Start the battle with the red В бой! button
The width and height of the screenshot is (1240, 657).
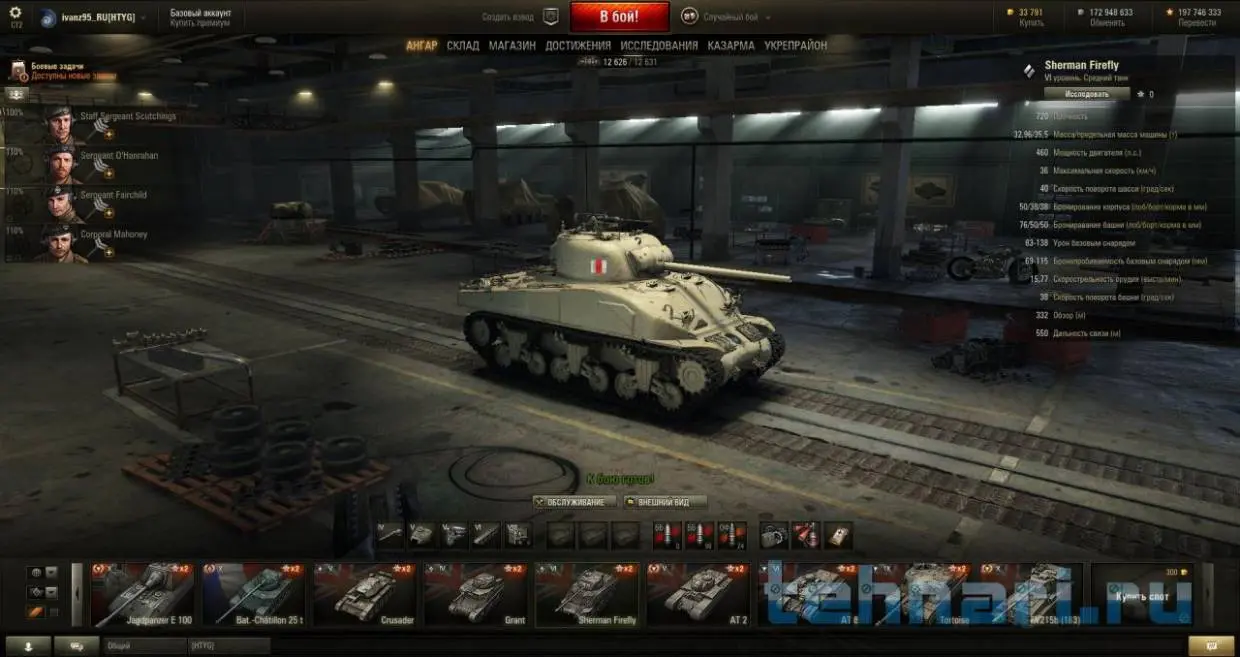[x=619, y=17]
